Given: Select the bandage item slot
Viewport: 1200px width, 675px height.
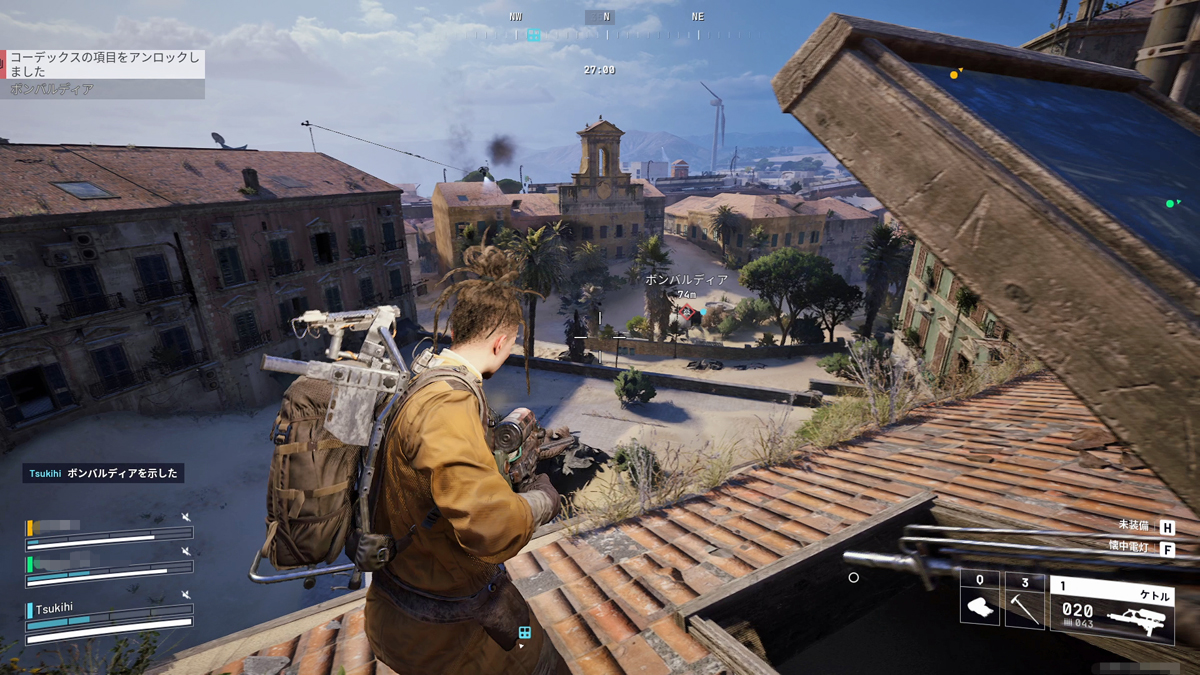Looking at the screenshot, I should point(979,598).
